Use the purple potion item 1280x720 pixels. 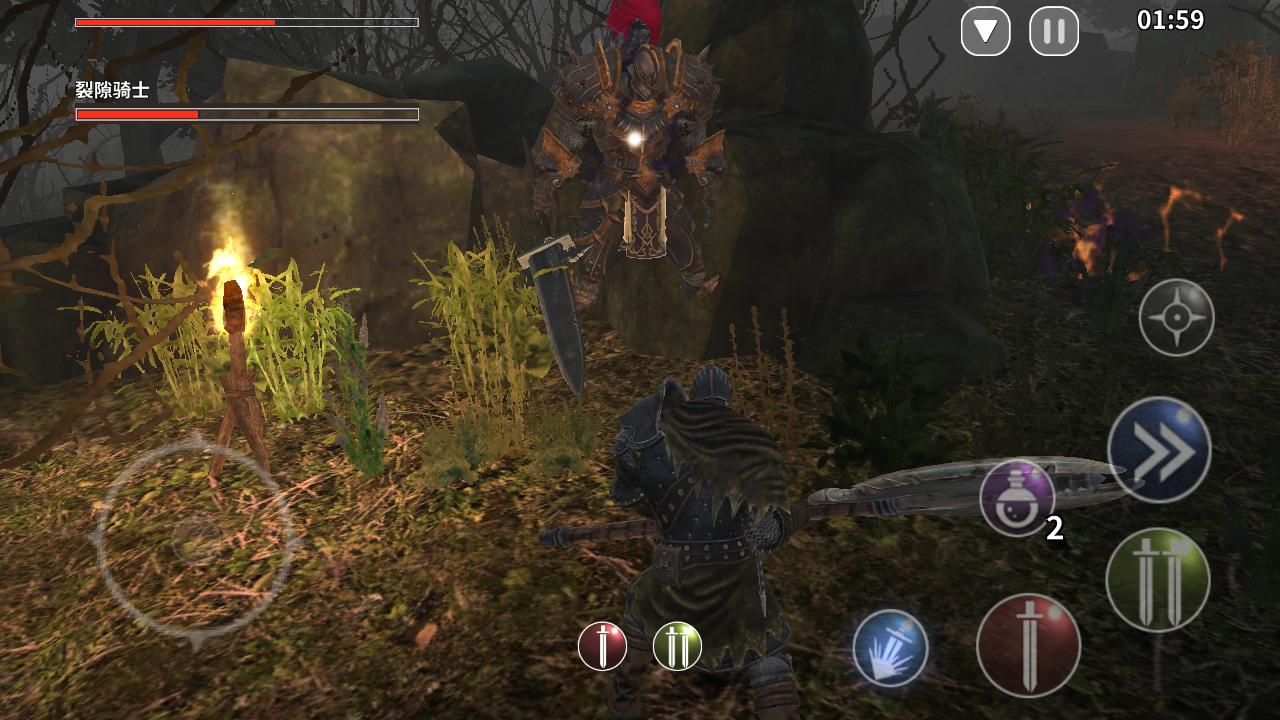[x=1017, y=498]
